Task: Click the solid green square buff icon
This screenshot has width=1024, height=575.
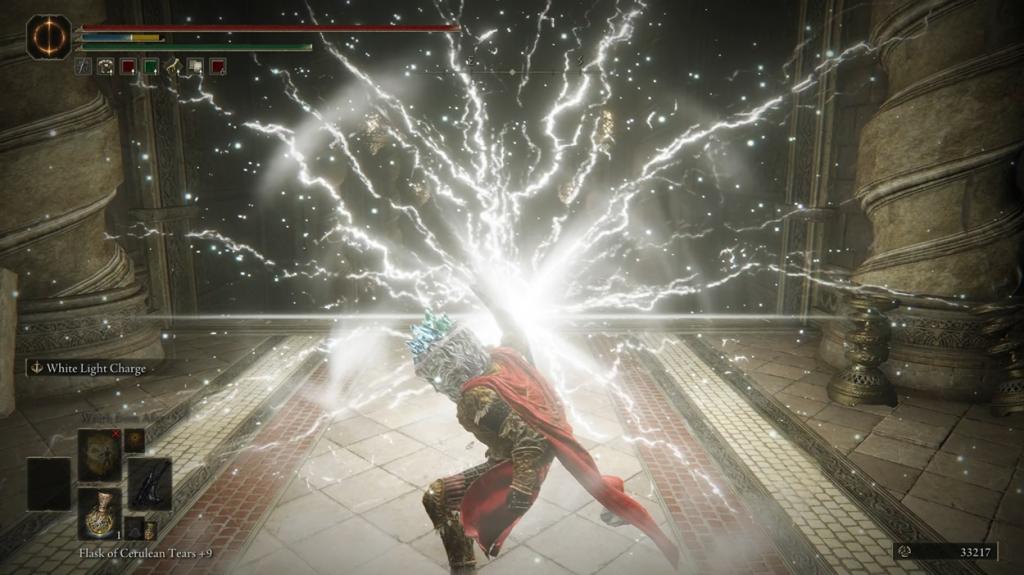Action: pyautogui.click(x=150, y=67)
